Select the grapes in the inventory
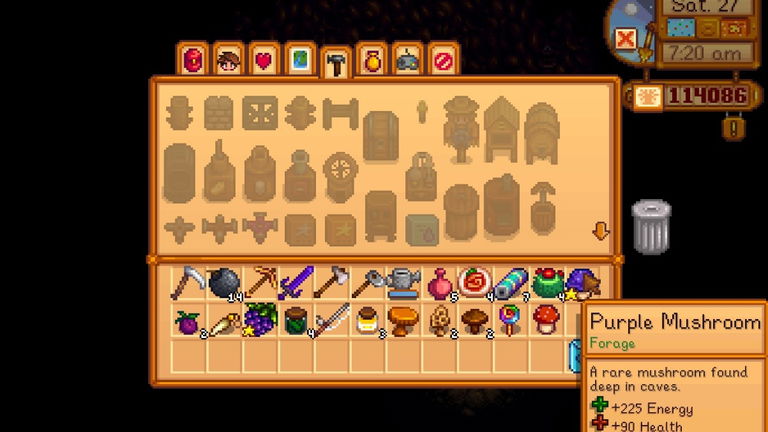 [262, 320]
